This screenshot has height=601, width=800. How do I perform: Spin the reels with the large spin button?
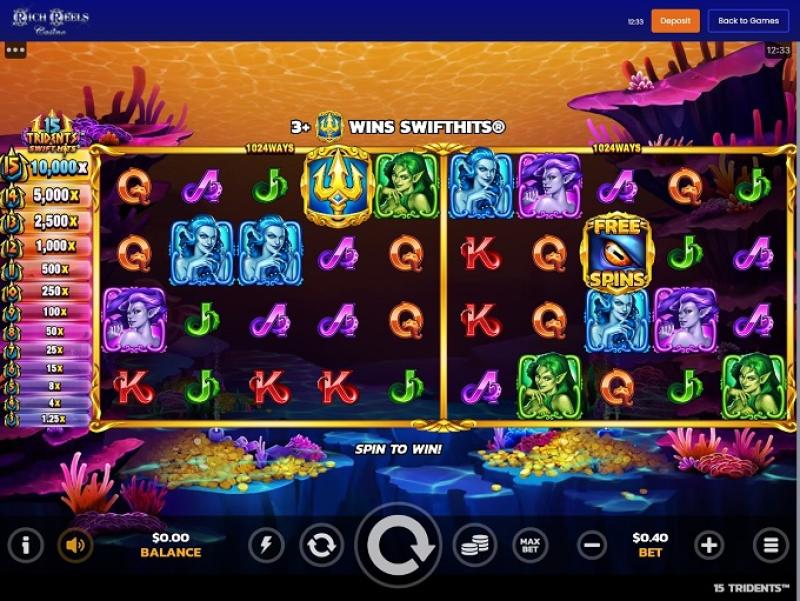click(x=399, y=545)
